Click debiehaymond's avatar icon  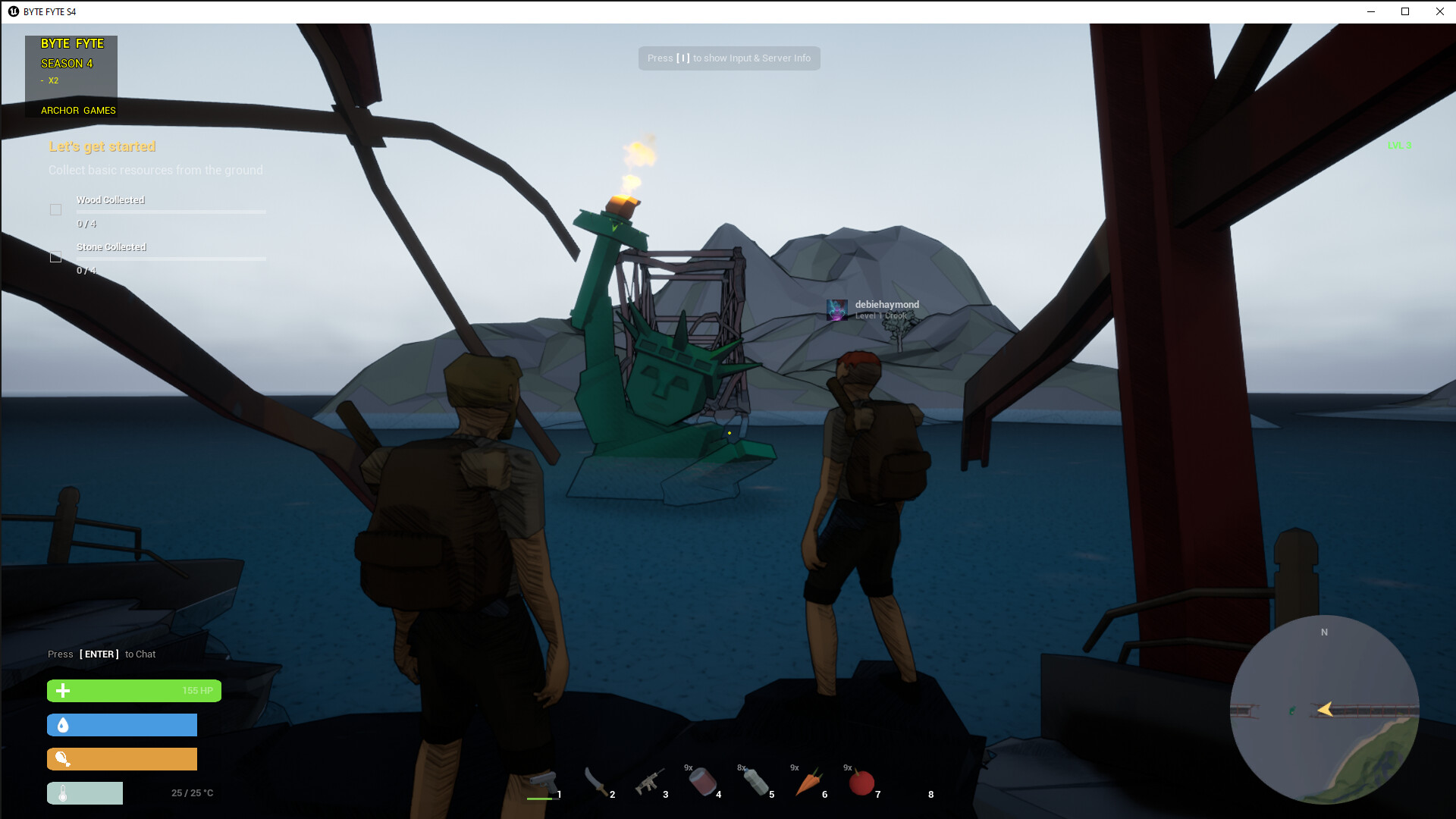click(x=837, y=309)
